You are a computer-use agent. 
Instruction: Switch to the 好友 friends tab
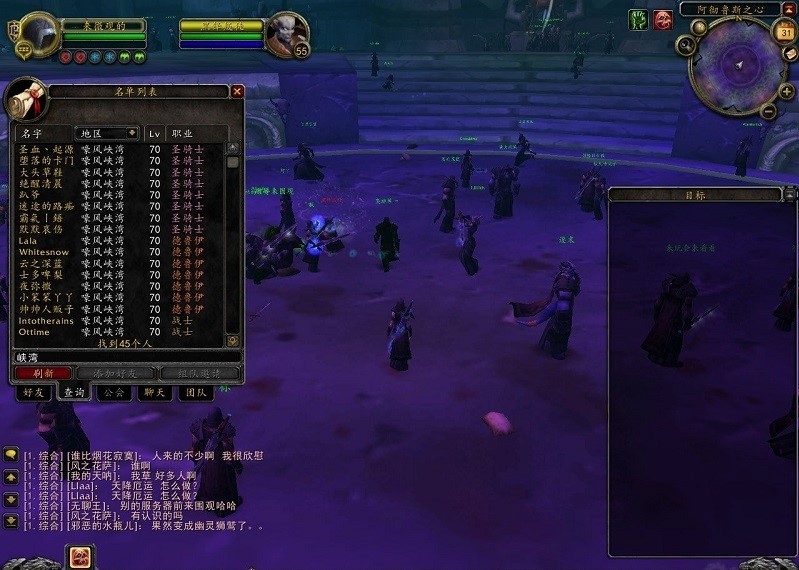pos(35,393)
